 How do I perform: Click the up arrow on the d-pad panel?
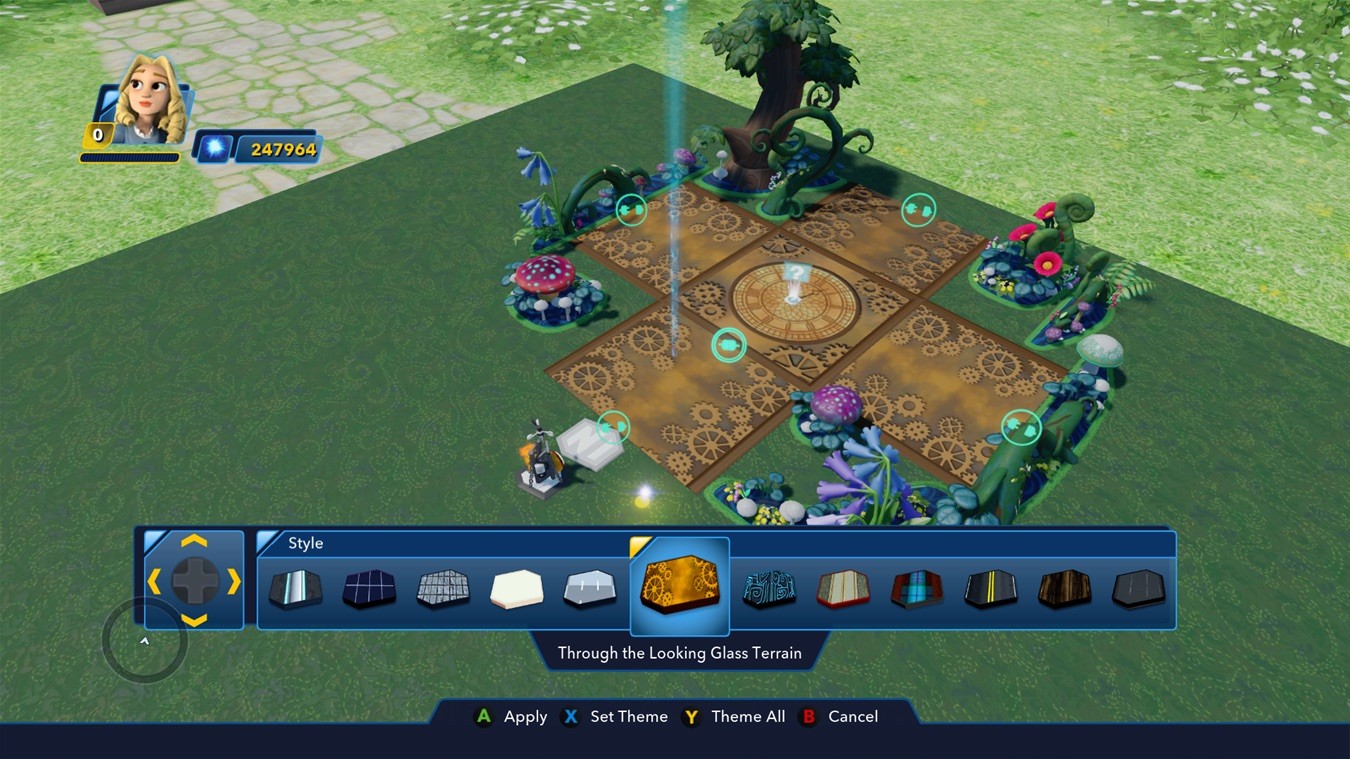(194, 541)
